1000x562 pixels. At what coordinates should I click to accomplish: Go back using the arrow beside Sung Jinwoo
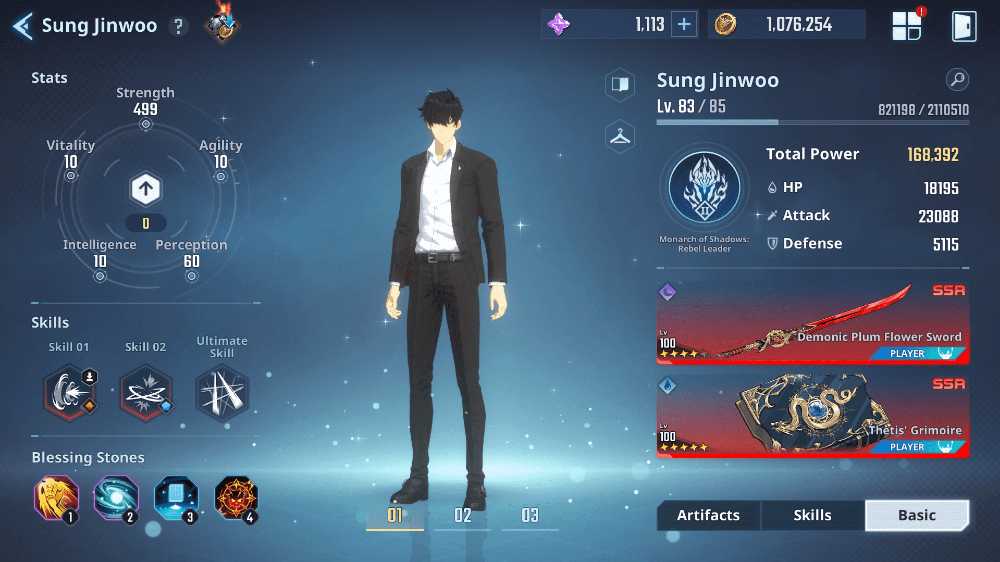pos(22,26)
